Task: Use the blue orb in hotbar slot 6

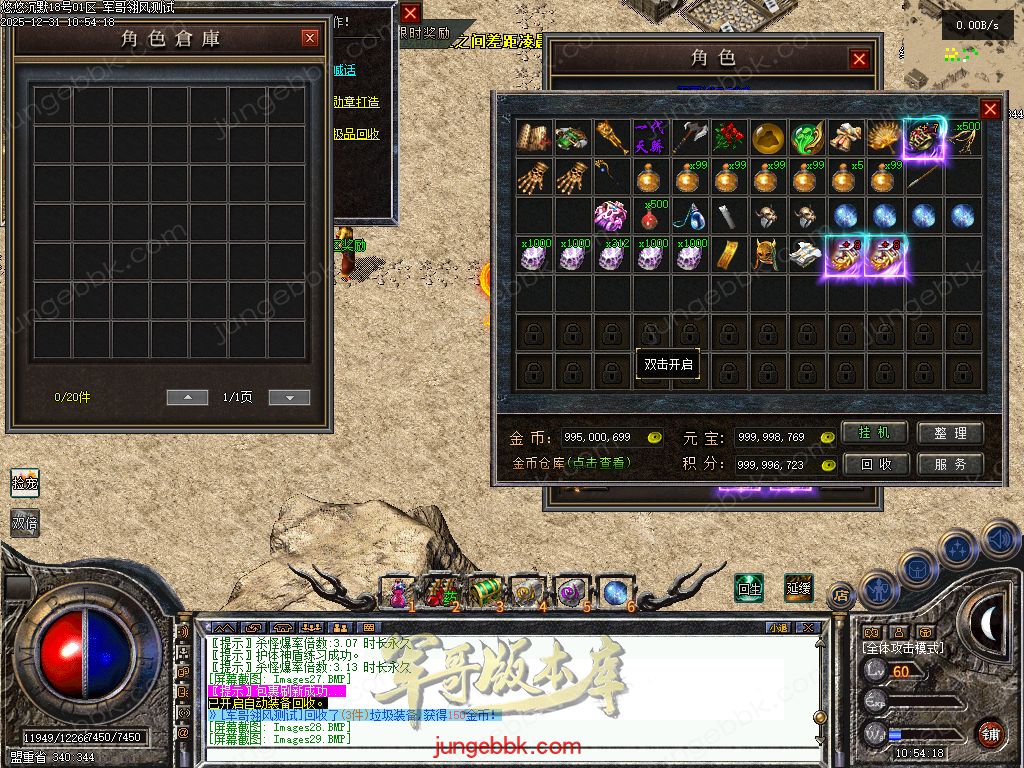Action: point(614,592)
